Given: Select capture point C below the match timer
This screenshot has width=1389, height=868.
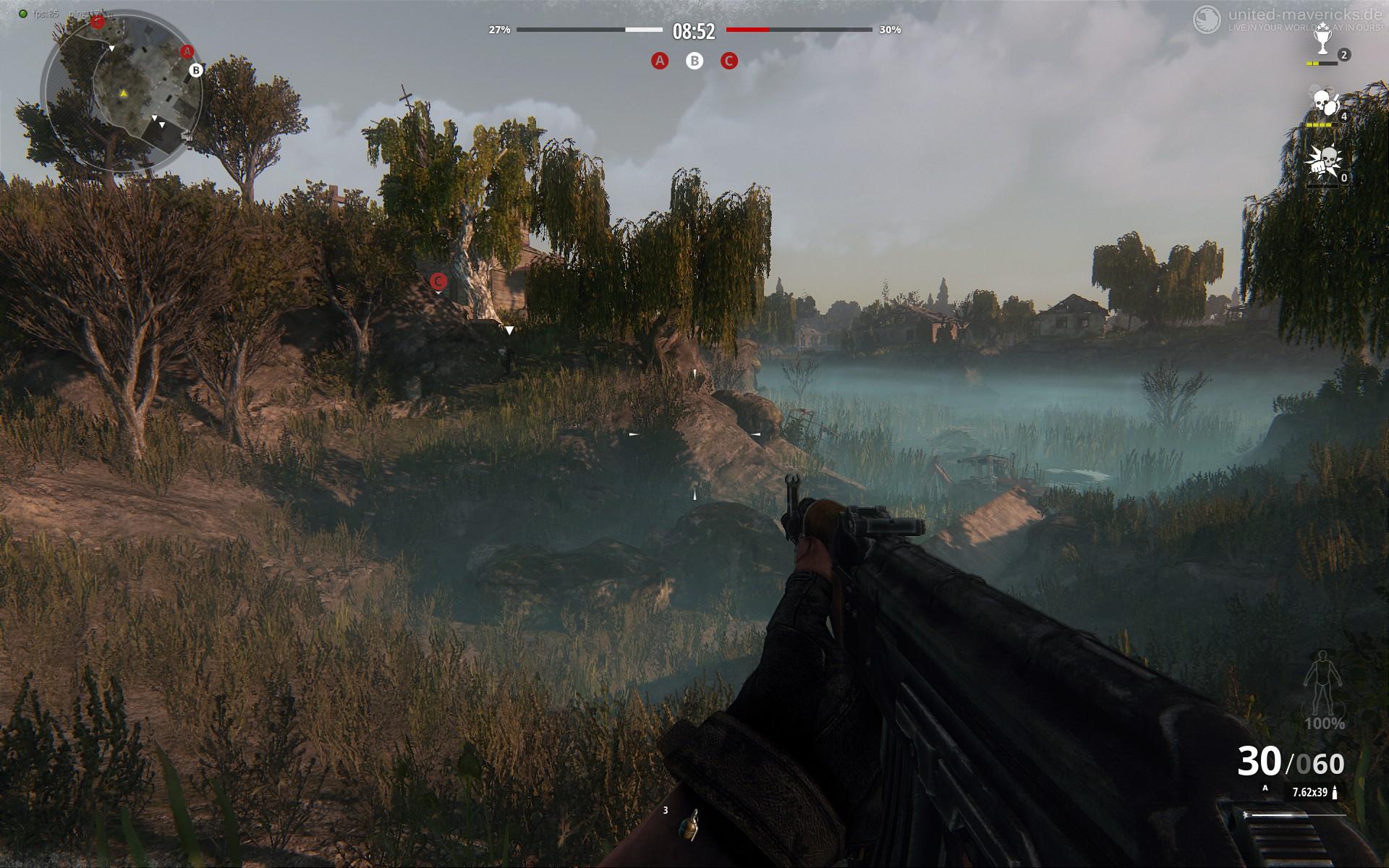Looking at the screenshot, I should click(729, 61).
